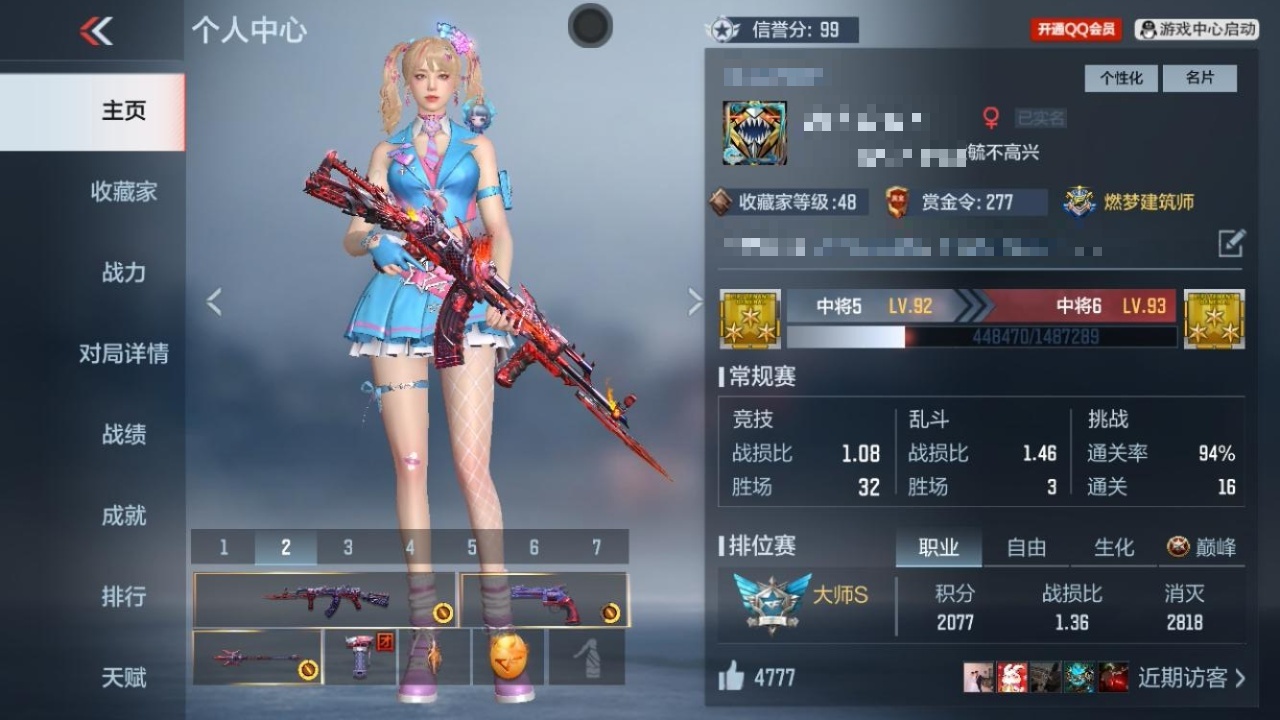Open the 名片 name card button

(1199, 78)
